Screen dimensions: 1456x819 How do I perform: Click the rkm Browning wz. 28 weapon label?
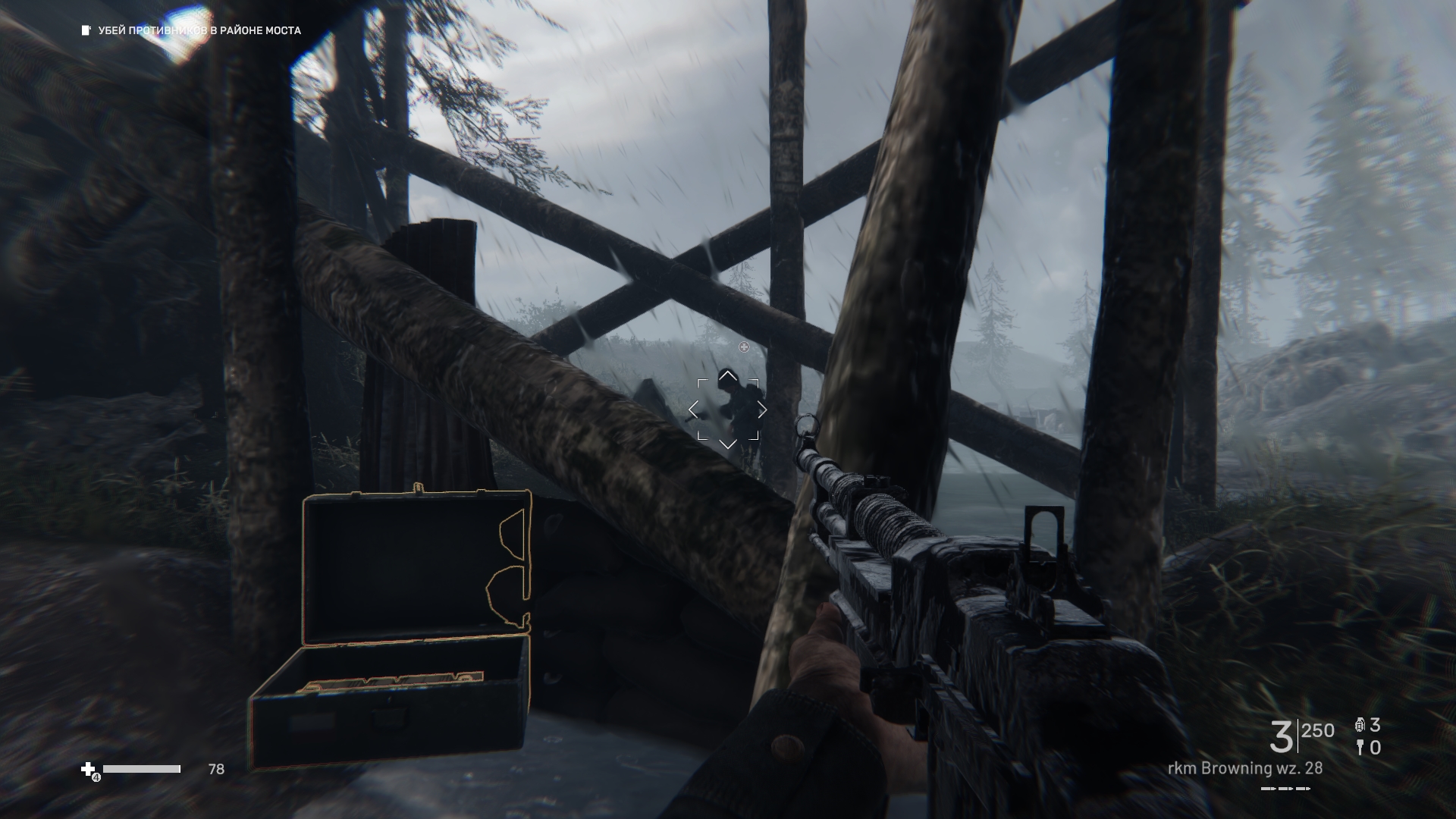pyautogui.click(x=1244, y=768)
